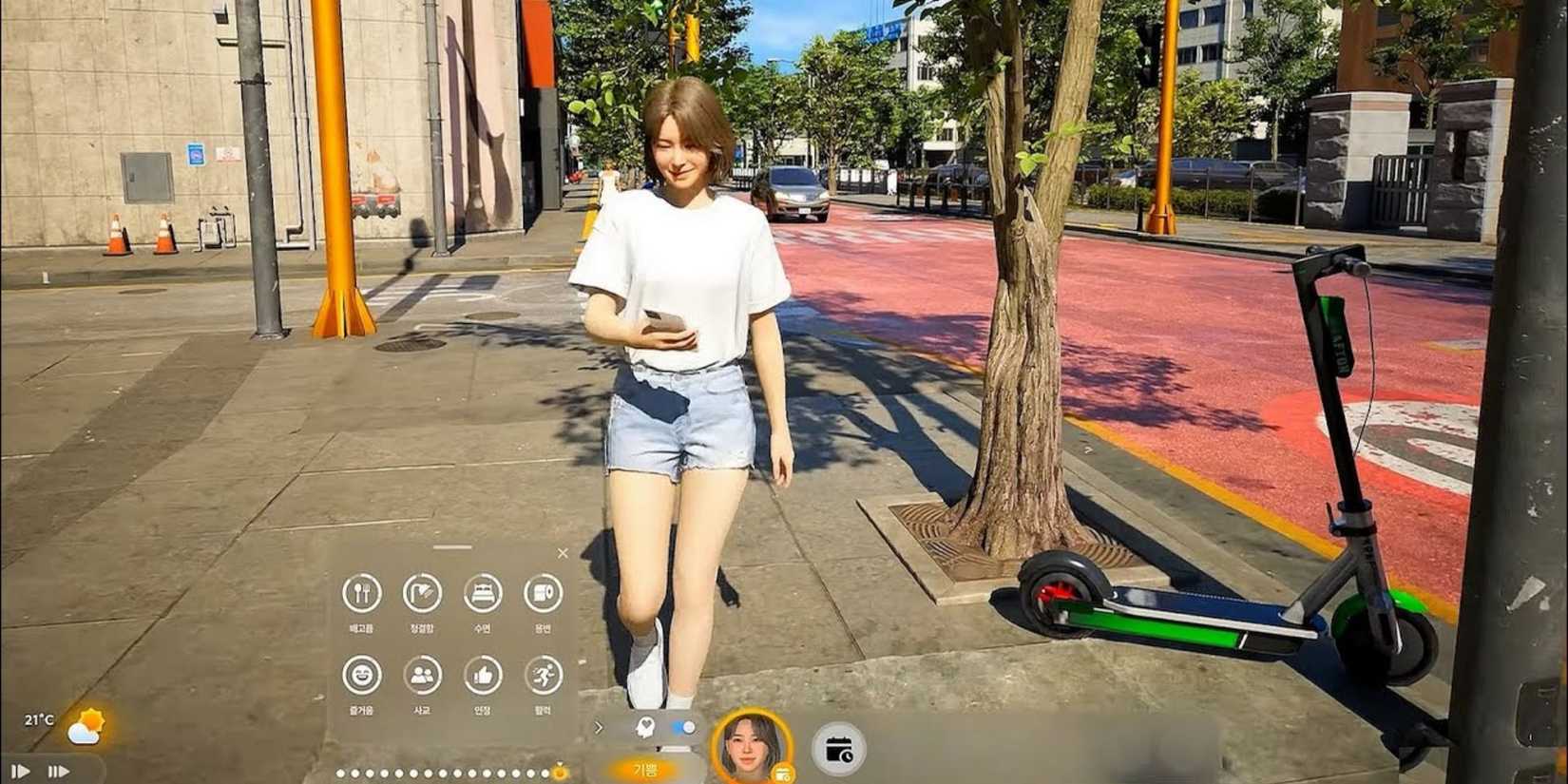Click the wallet badge on the character portrait
1568x784 pixels.
(x=784, y=773)
